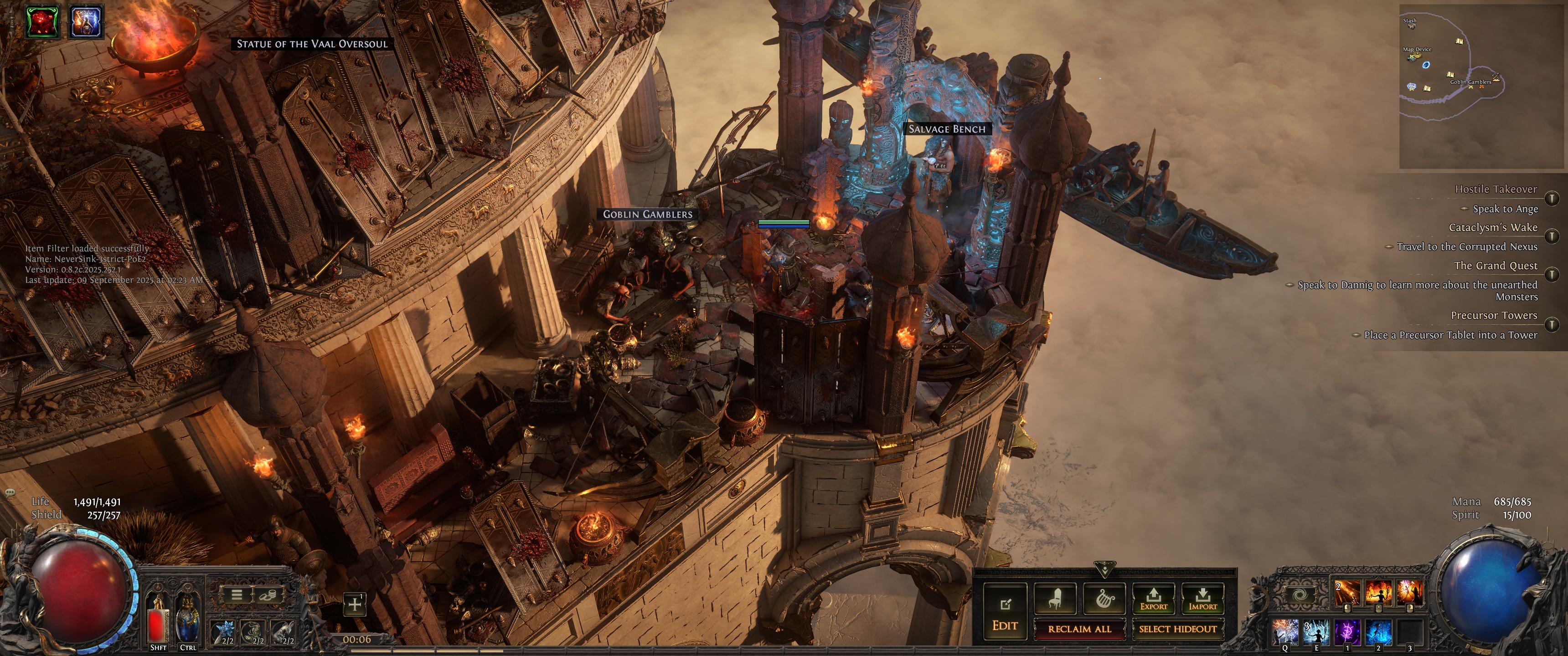Viewport: 1568px width, 656px height.
Task: Open the Select Hideout menu
Action: (1177, 629)
